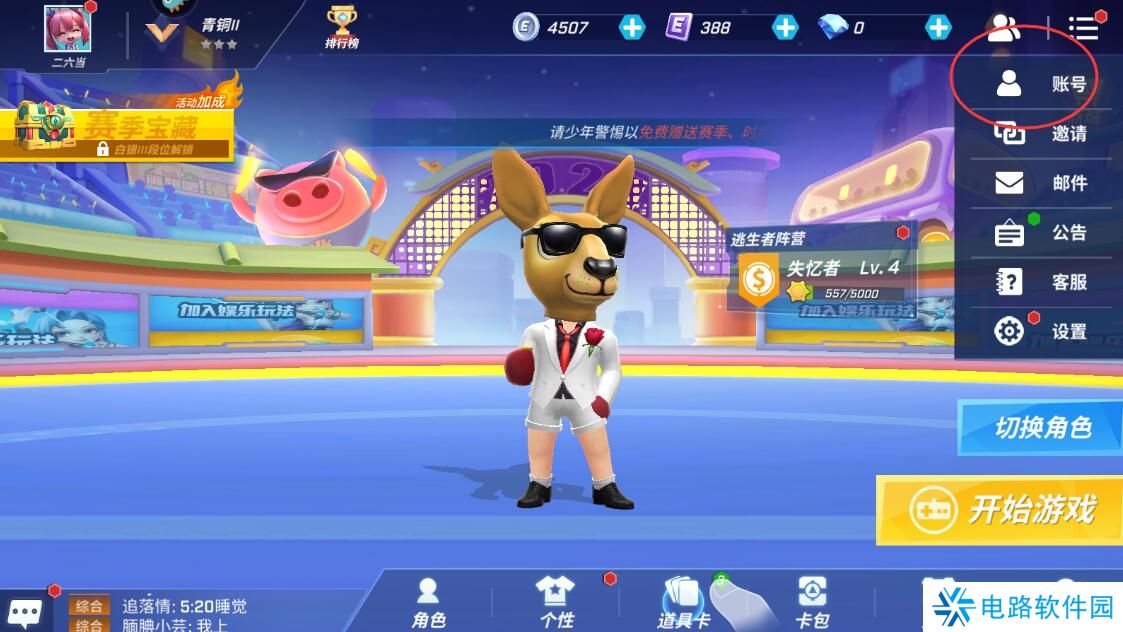1123x632 pixels.
Task: Open the friends icon in top bar
Action: tap(1003, 28)
